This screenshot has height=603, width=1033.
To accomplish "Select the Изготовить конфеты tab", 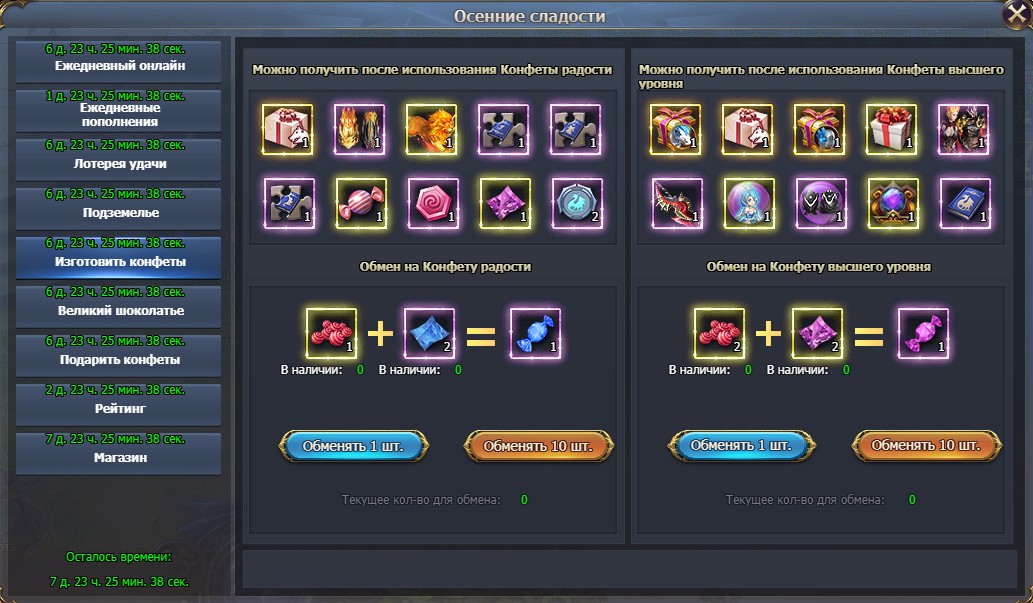I will tap(119, 257).
